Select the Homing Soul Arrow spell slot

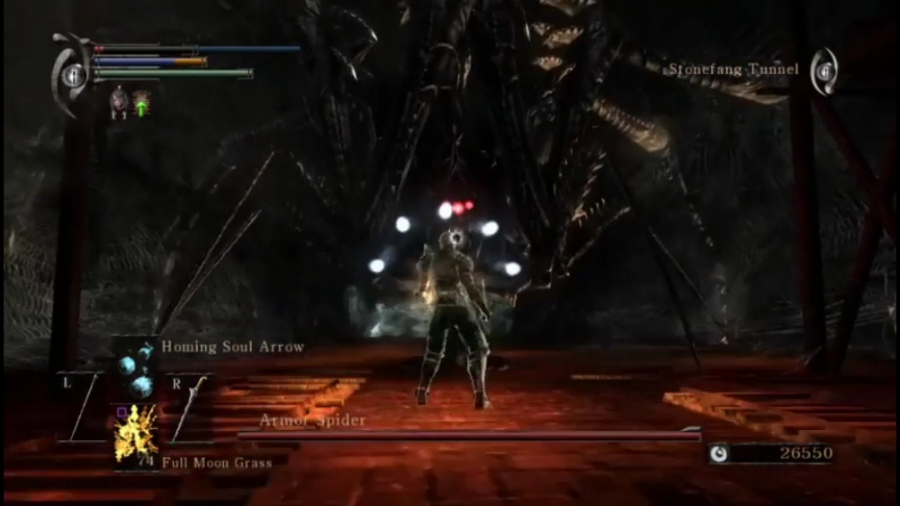(x=136, y=368)
